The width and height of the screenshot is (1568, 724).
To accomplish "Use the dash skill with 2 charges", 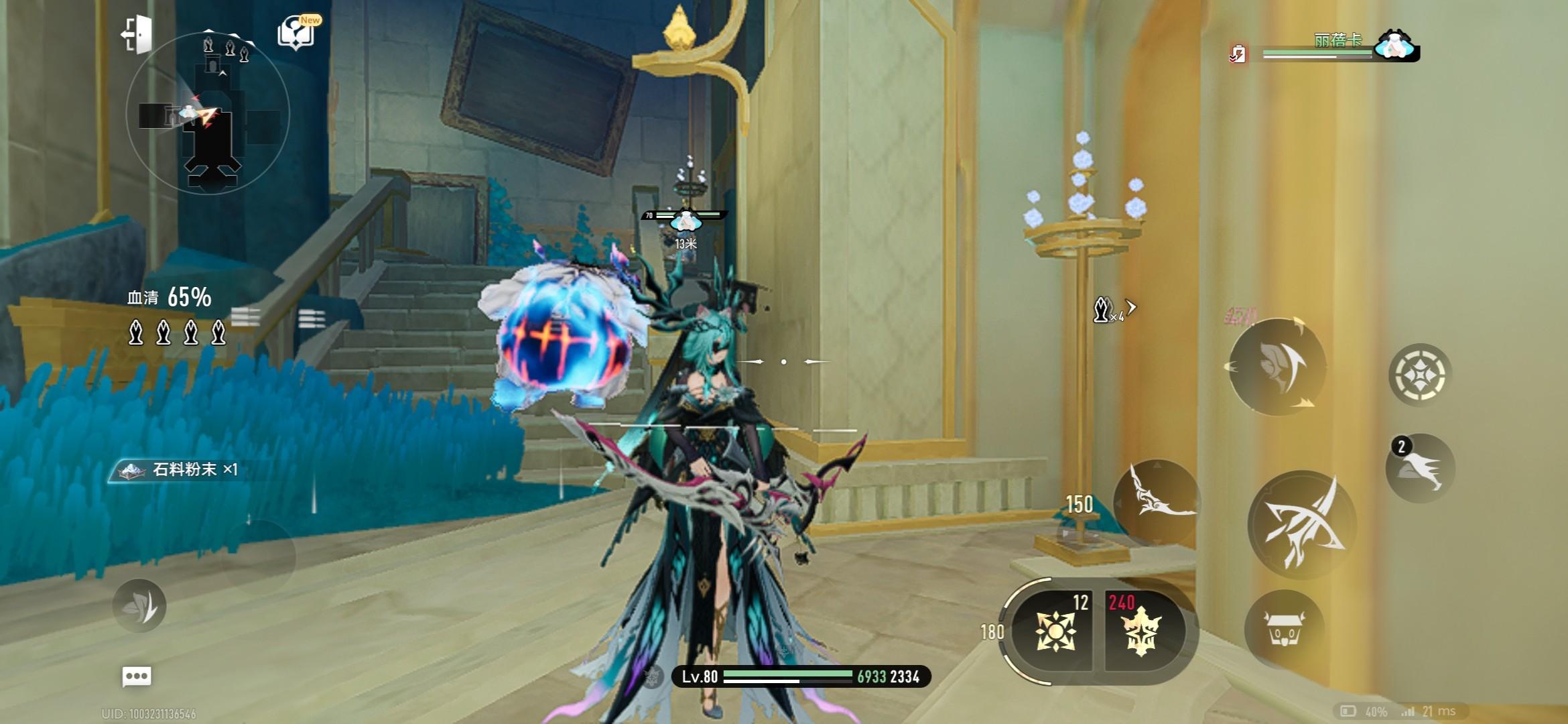I will click(x=1420, y=468).
